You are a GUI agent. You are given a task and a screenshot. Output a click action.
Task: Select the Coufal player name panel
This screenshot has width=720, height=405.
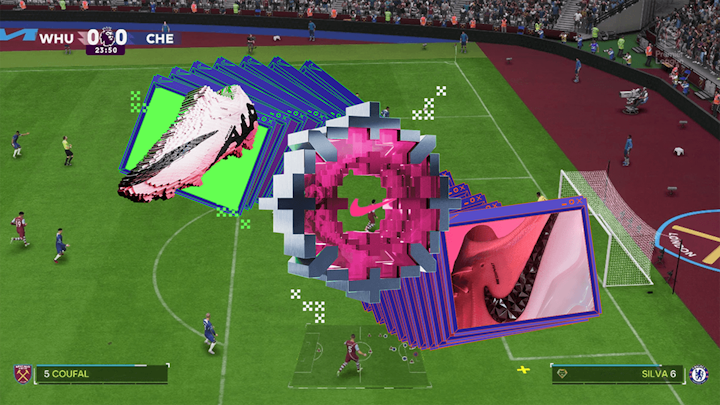pos(100,374)
